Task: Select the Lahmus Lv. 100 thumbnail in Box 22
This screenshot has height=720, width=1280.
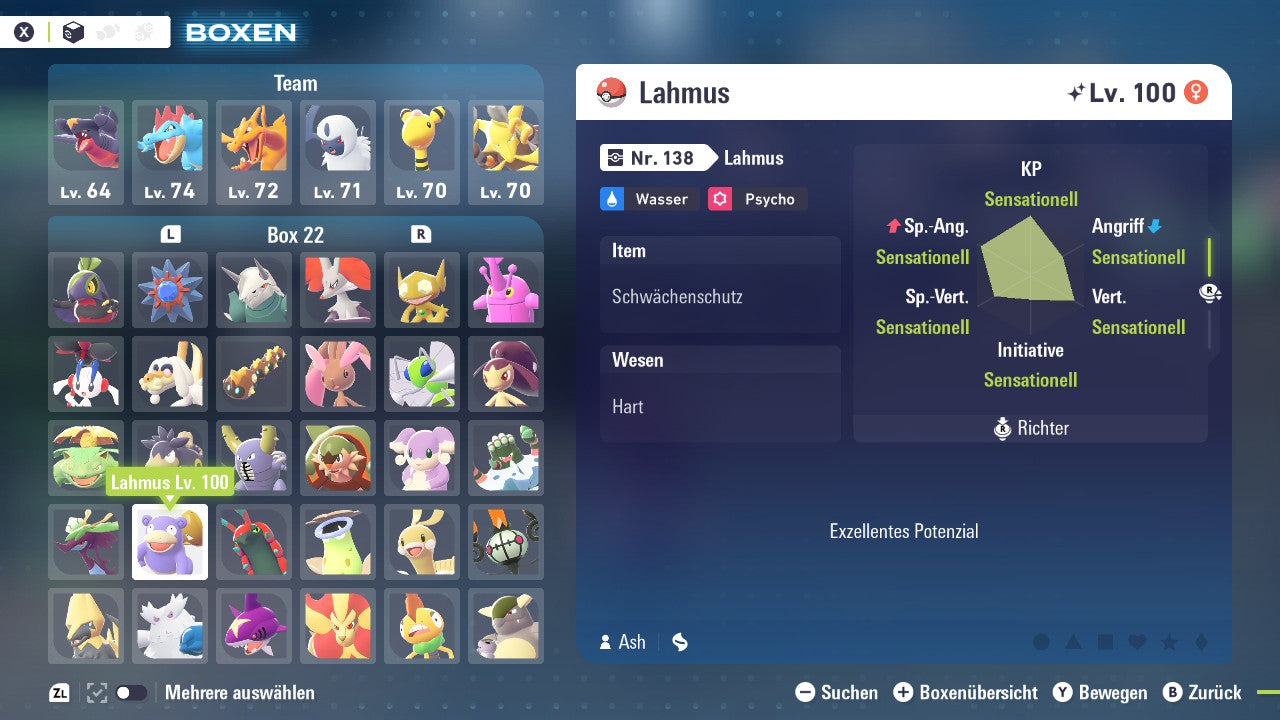Action: [x=170, y=542]
